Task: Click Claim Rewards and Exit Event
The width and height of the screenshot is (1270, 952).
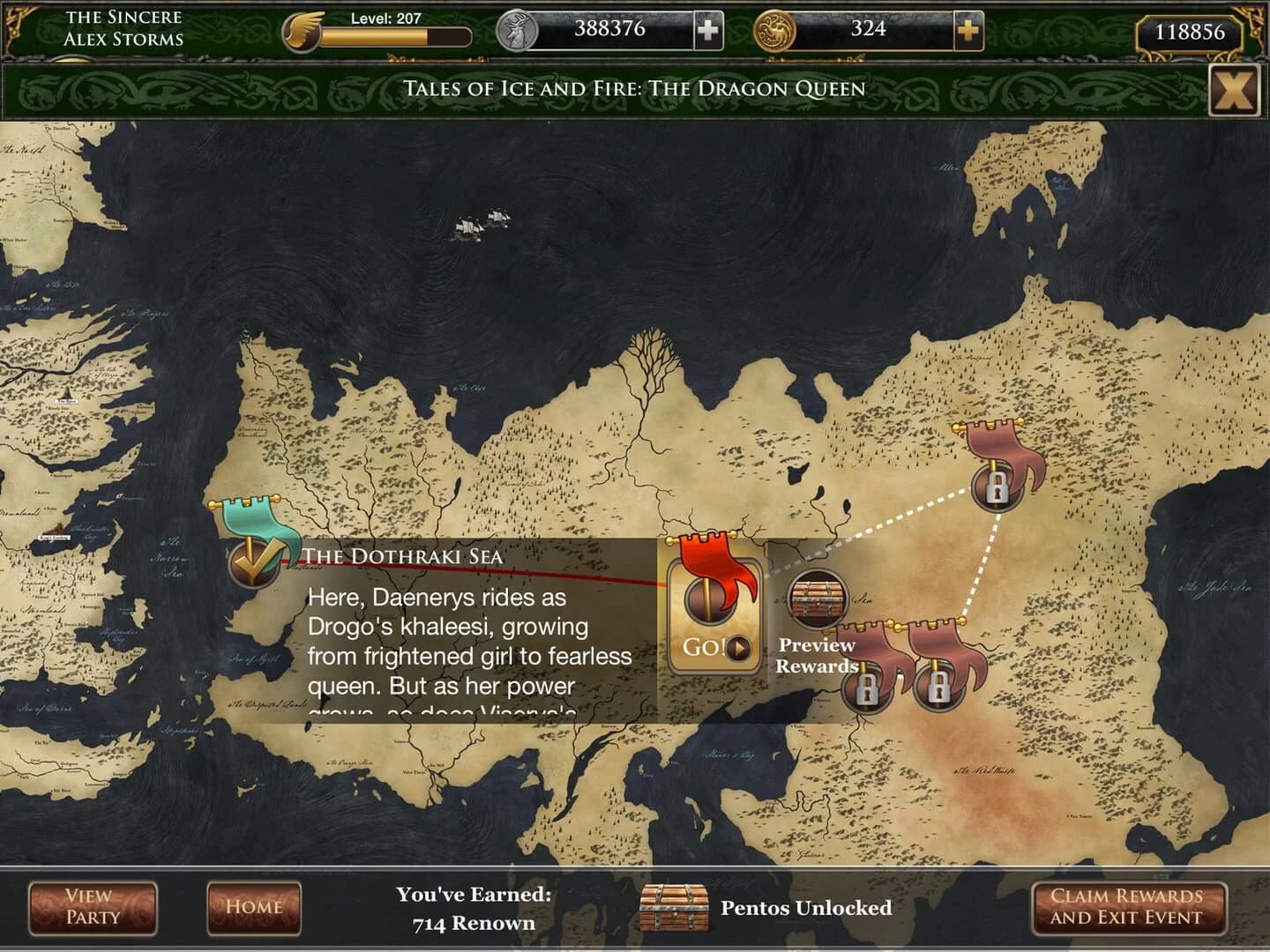Action: pos(1132,907)
